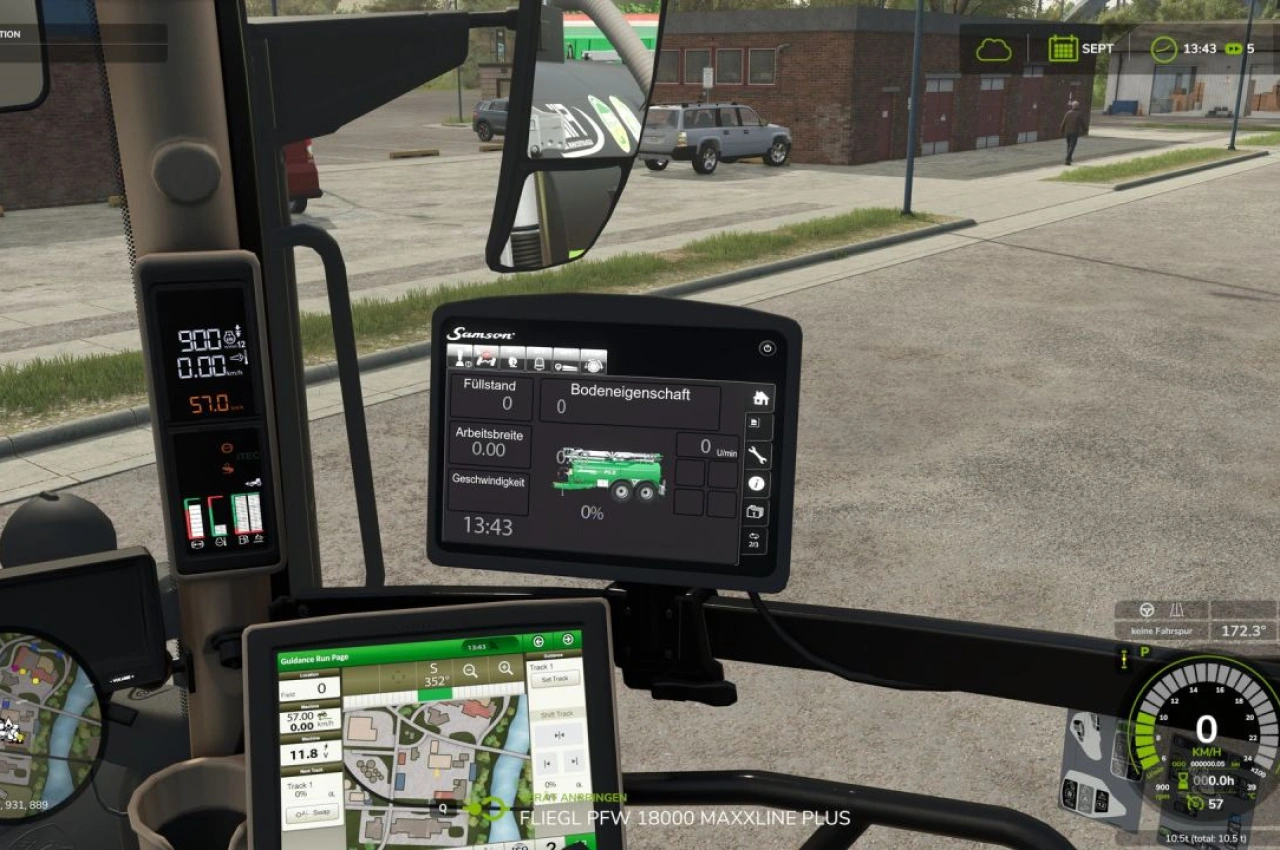Select the first implement tab on the Samson screen
The height and width of the screenshot is (850, 1280).
coord(461,358)
